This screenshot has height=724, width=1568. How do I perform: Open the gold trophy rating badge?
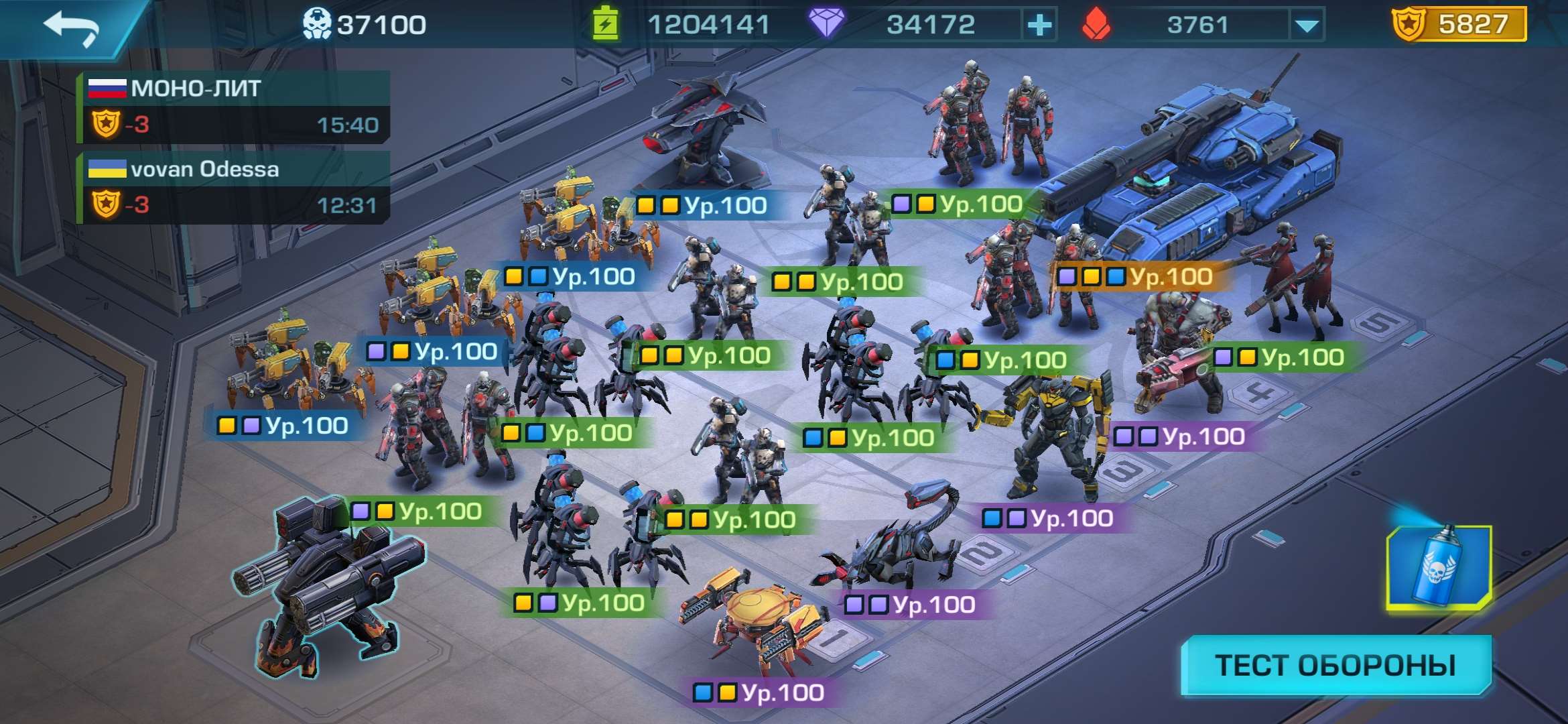(x=1459, y=25)
